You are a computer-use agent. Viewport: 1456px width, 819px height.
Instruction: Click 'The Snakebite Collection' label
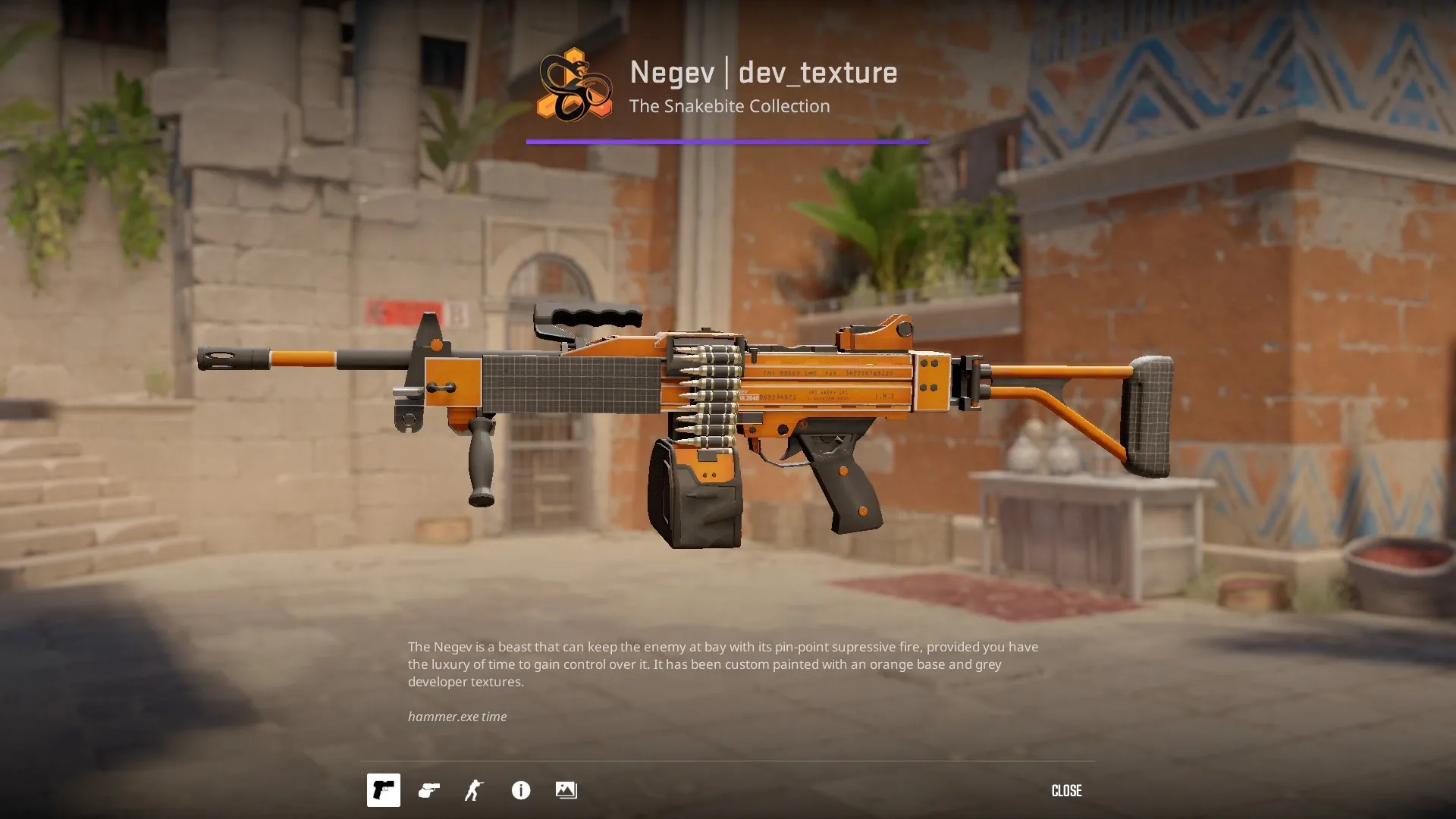click(x=730, y=106)
